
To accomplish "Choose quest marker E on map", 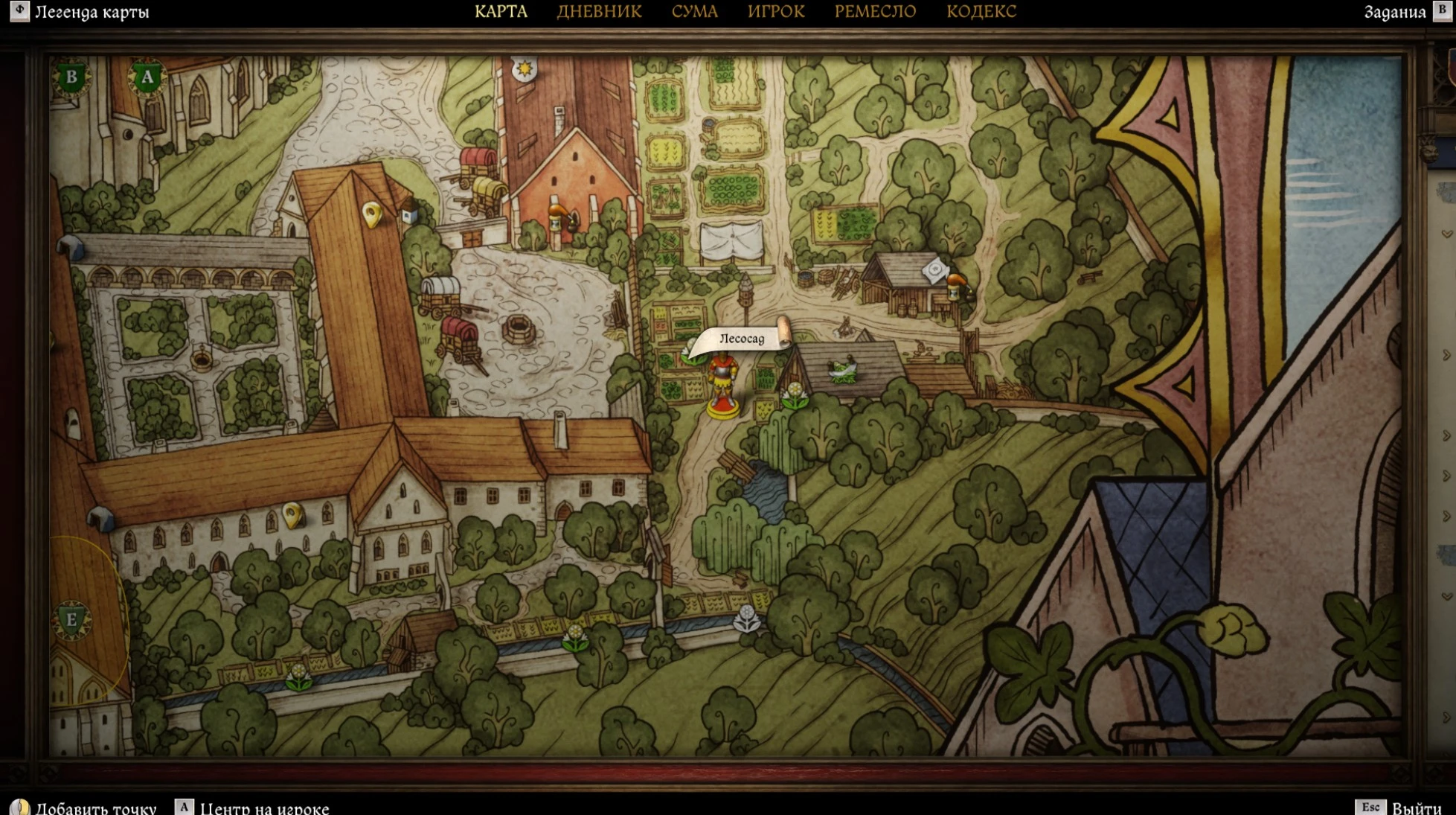I will (72, 619).
